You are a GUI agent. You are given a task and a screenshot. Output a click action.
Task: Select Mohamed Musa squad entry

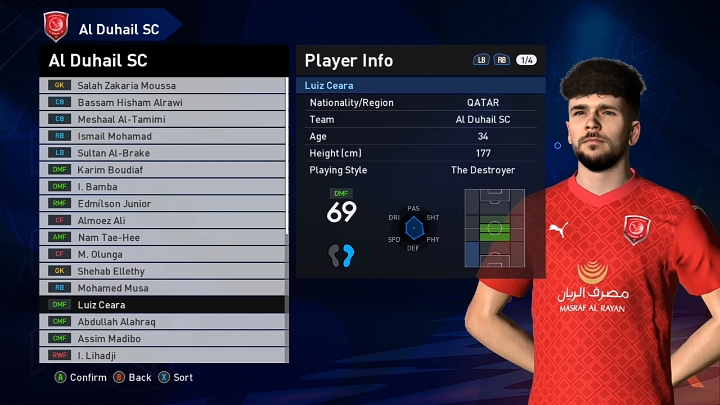click(160, 288)
